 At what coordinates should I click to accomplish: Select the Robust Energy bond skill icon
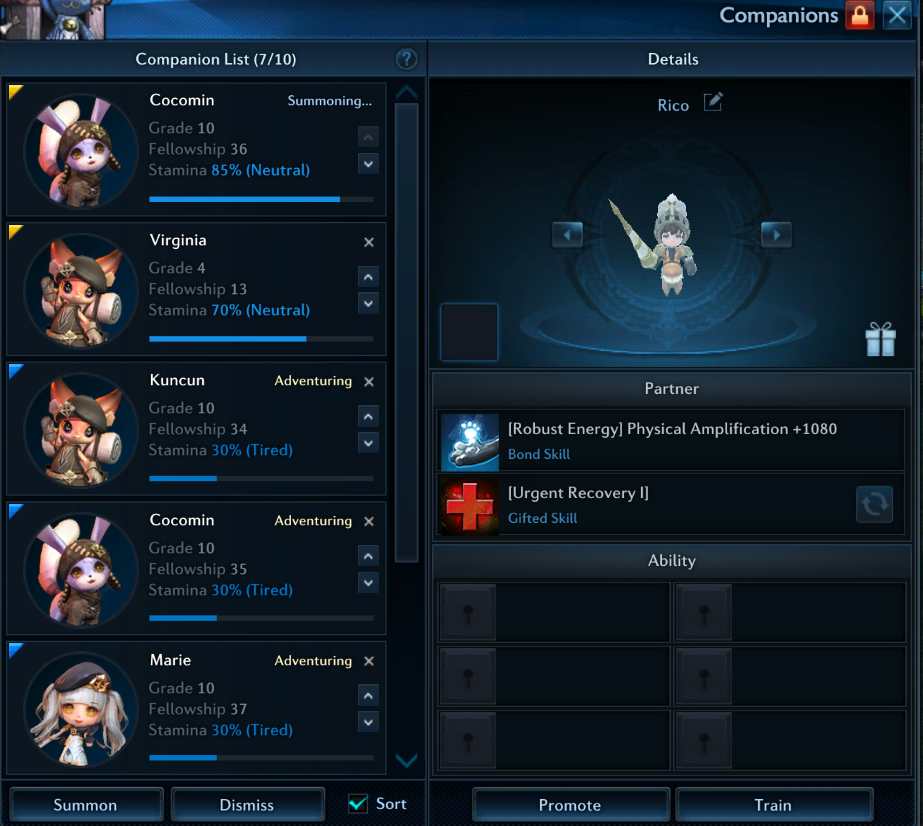tap(470, 442)
